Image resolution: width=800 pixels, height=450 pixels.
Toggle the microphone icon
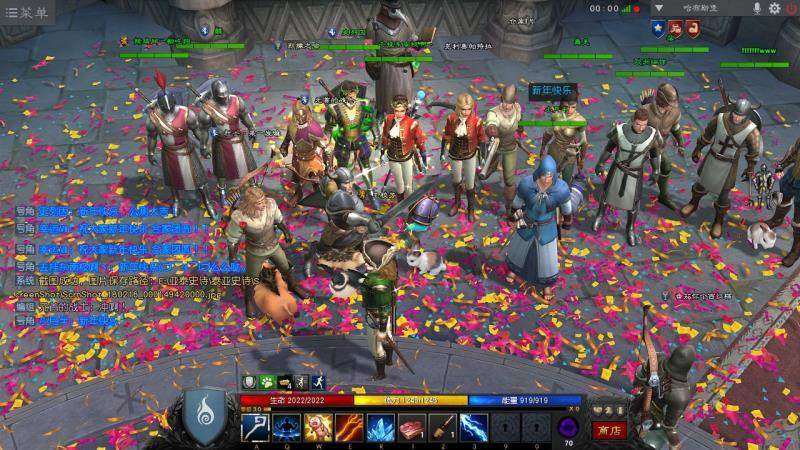757,8
